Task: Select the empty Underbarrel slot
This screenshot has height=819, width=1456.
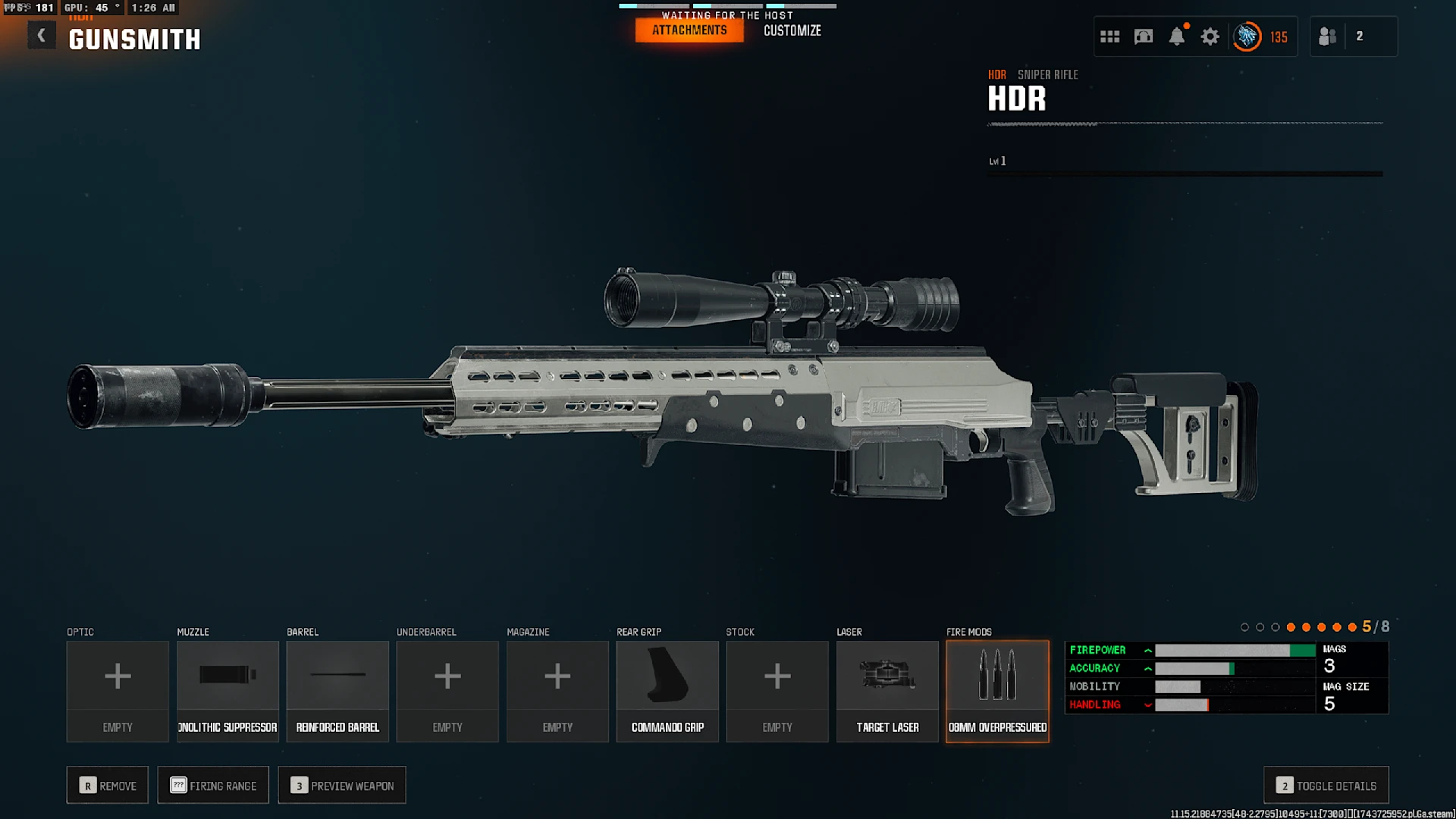Action: [x=447, y=691]
